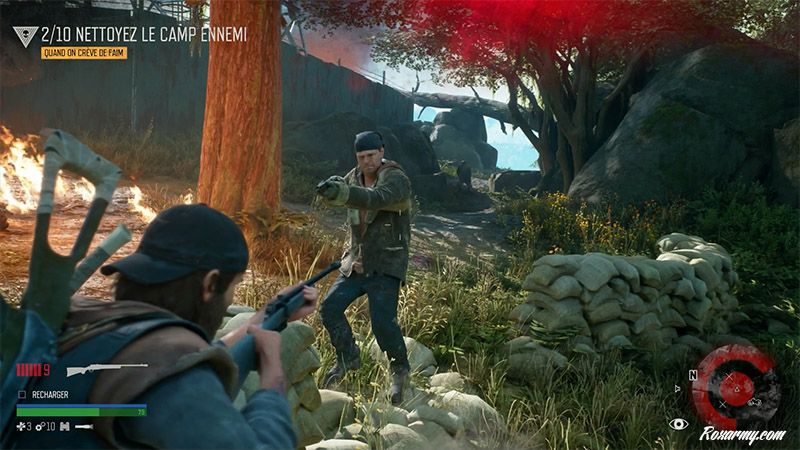Screen dimensions: 800x450
Task: Select the pipe bomb throwable icon
Action: 84,426
